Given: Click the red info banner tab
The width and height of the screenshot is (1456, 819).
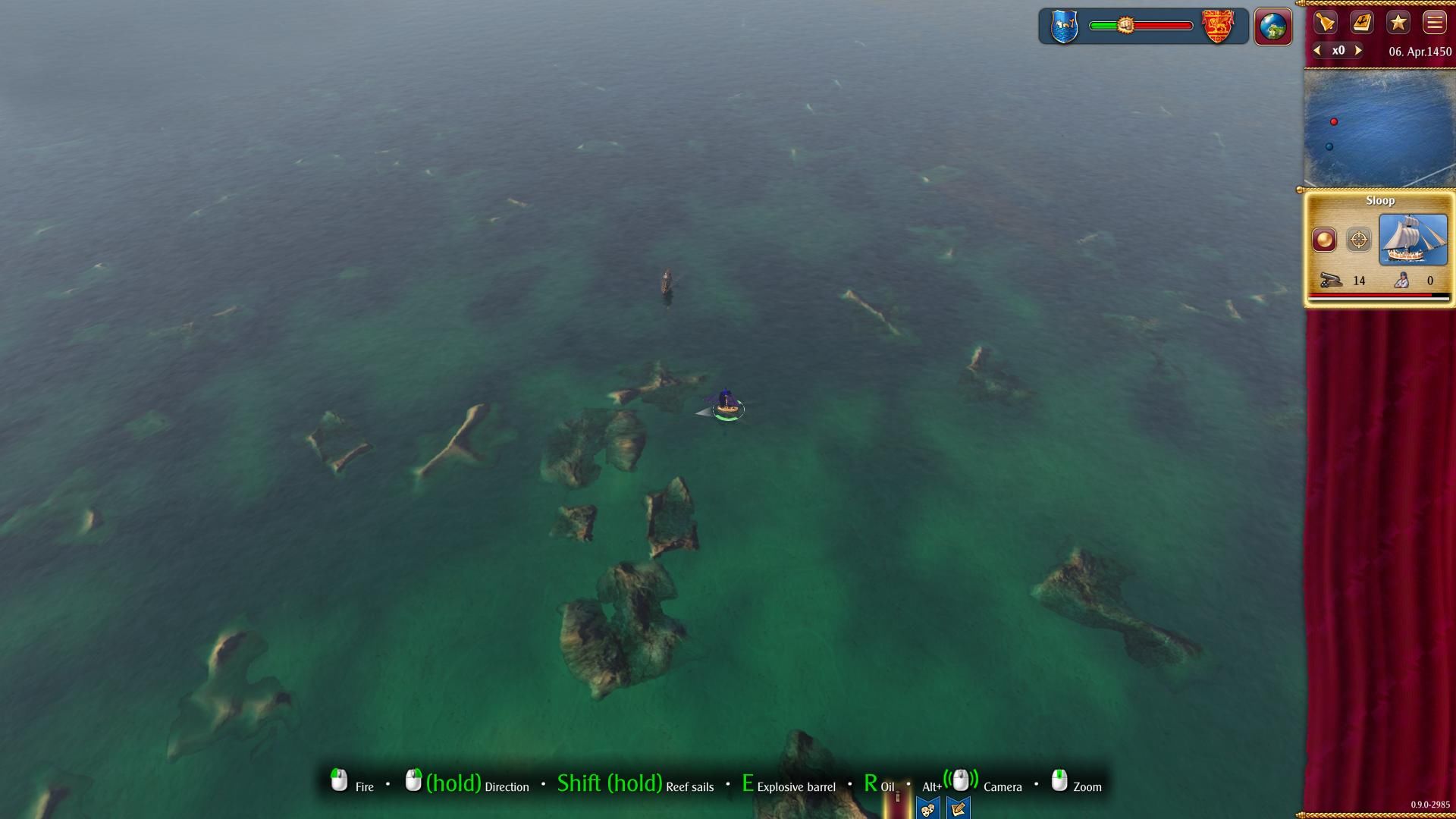Looking at the screenshot, I should pyautogui.click(x=897, y=804).
